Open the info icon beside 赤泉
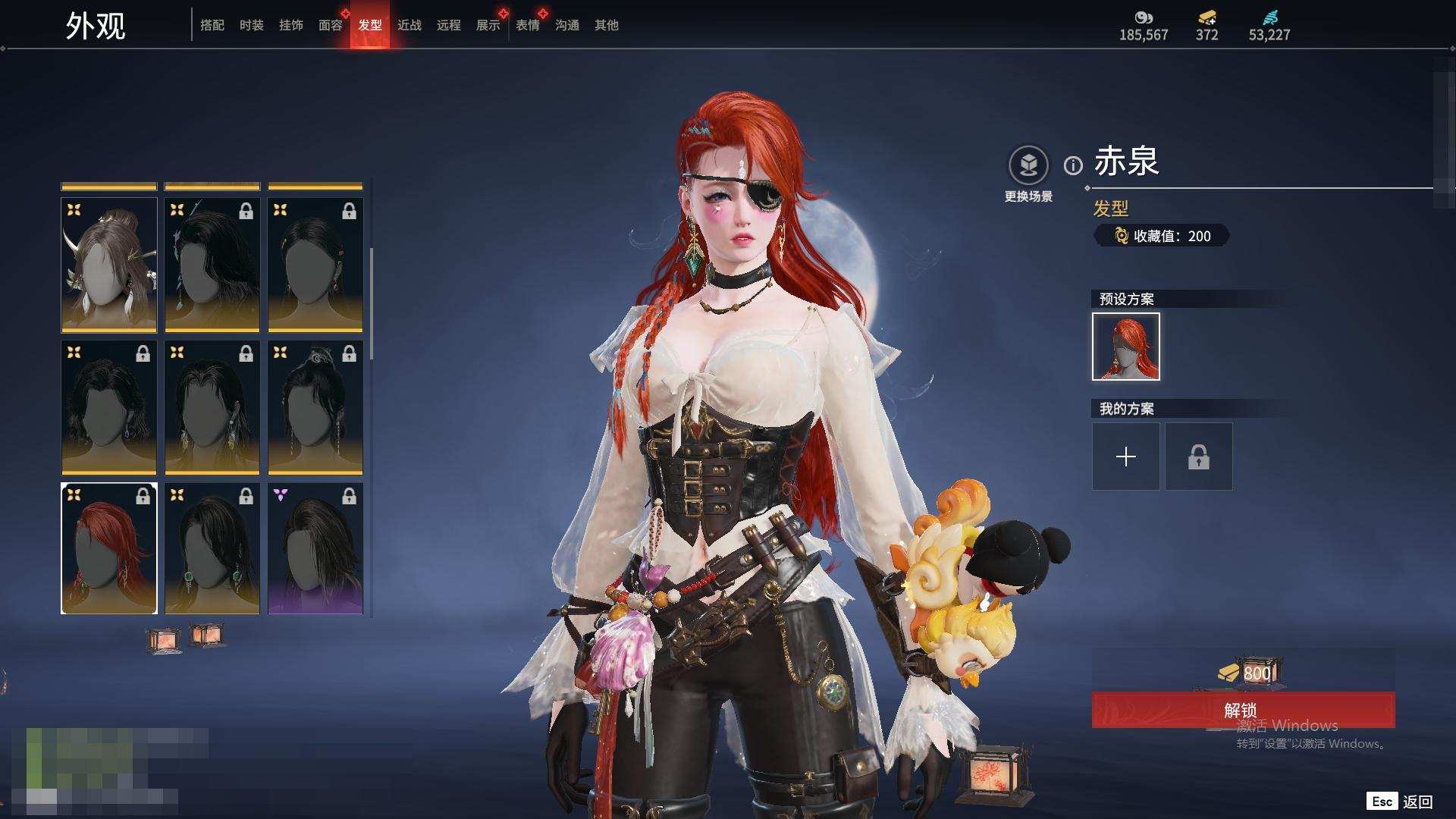1456x819 pixels. (x=1073, y=165)
